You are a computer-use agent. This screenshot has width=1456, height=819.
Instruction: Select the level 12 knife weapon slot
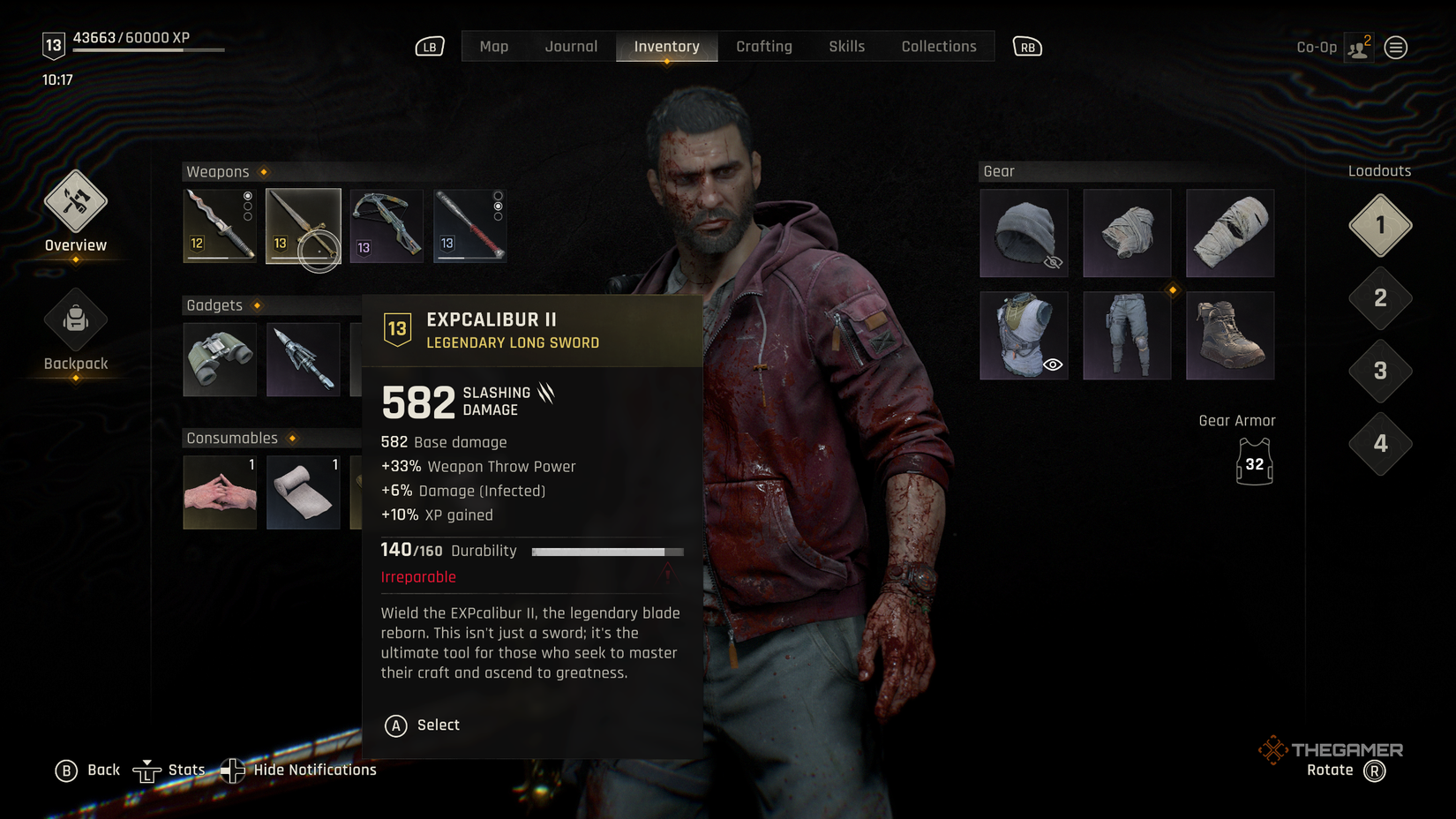click(x=219, y=225)
